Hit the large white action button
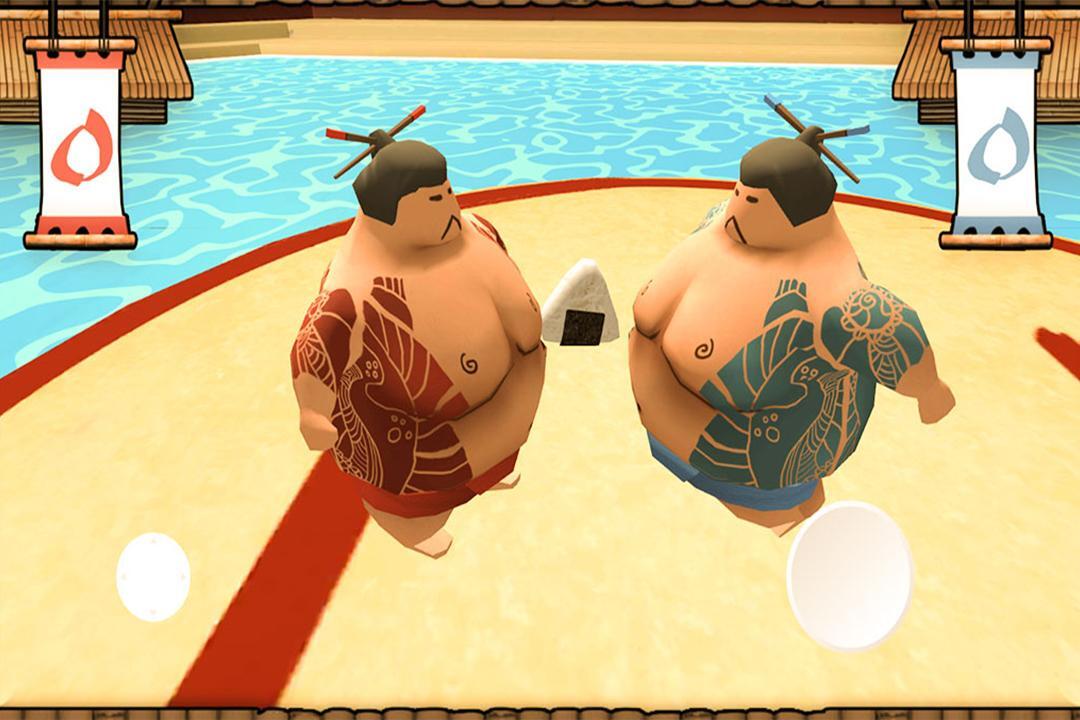The height and width of the screenshot is (720, 1080). (x=849, y=575)
